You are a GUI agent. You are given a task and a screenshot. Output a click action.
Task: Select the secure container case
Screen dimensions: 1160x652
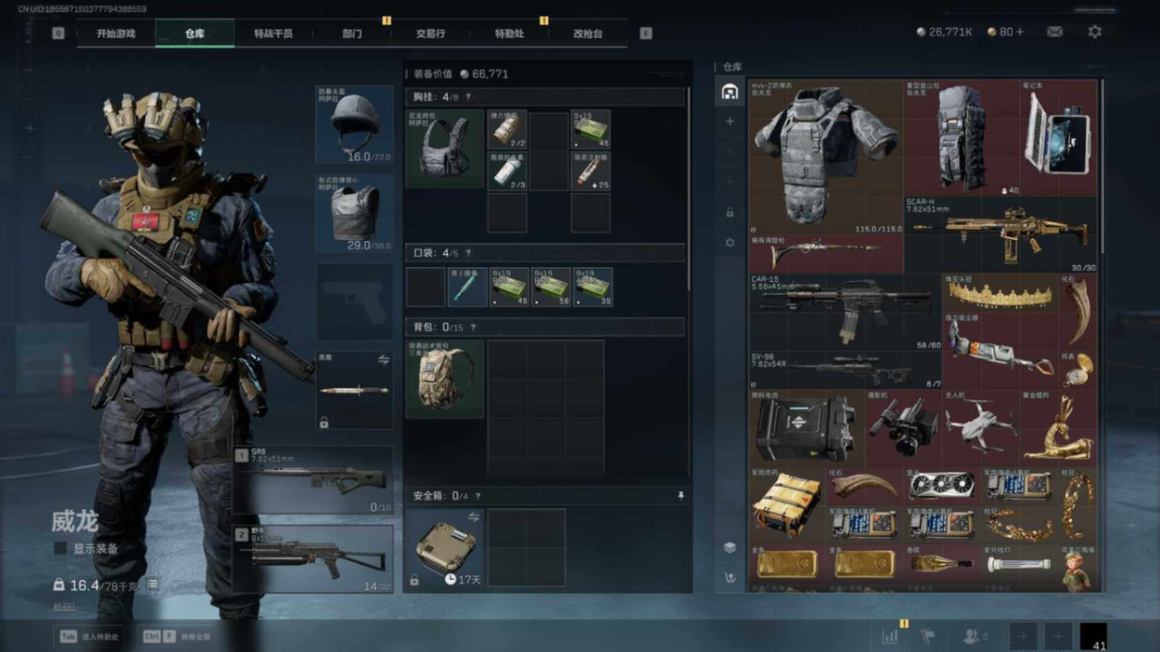pos(445,547)
